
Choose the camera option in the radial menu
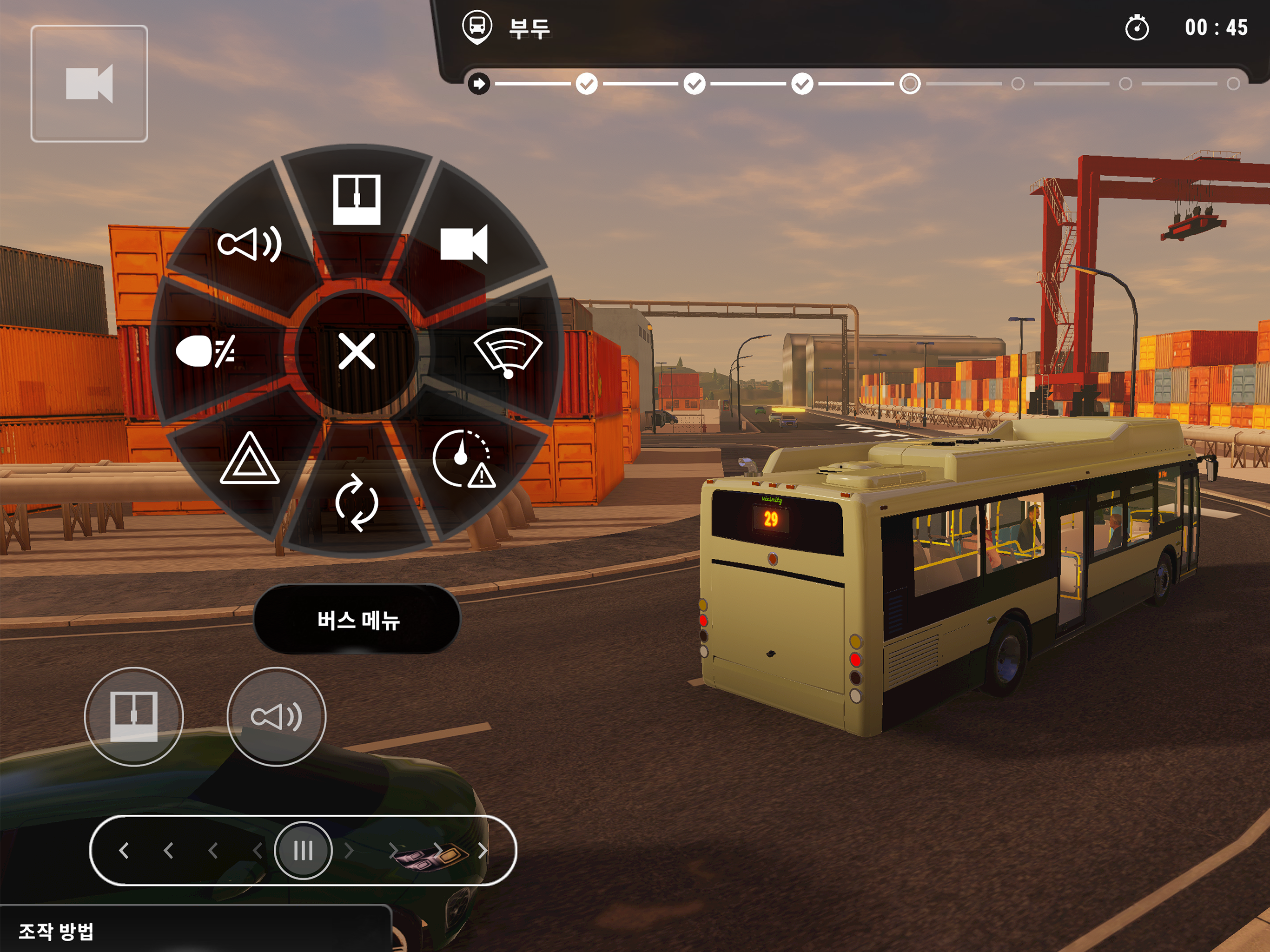[x=464, y=244]
